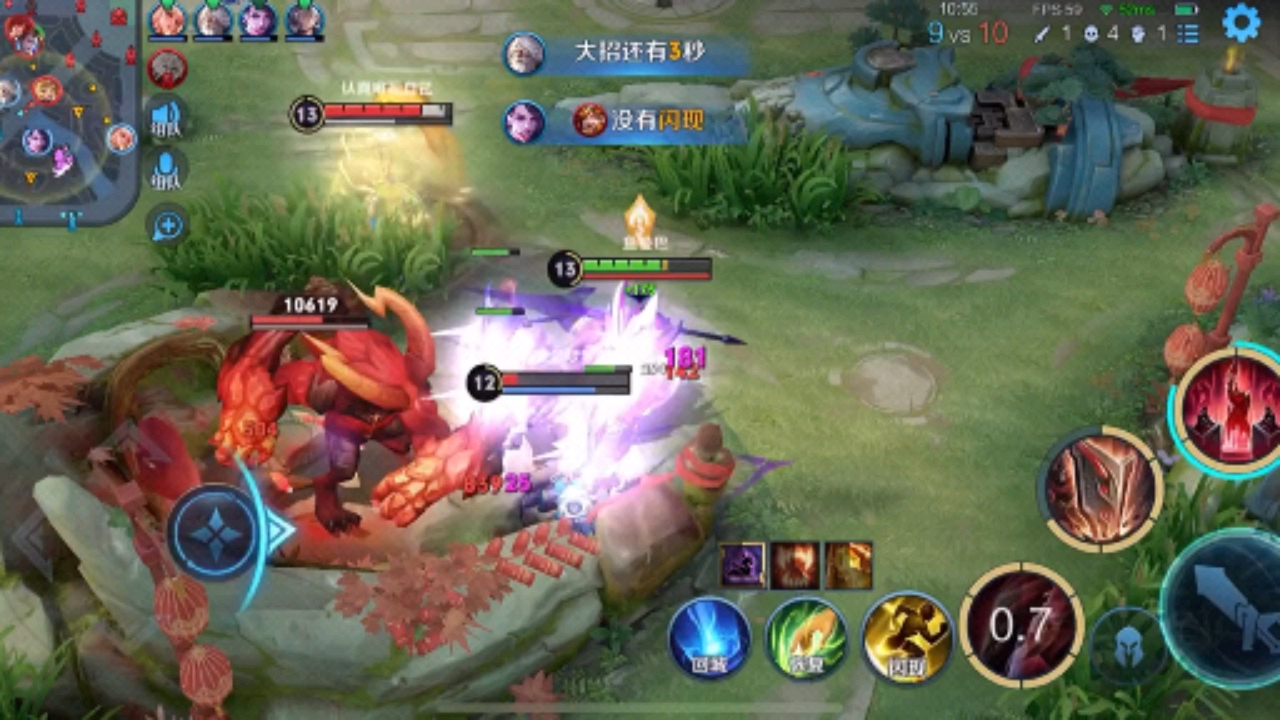The height and width of the screenshot is (720, 1280).
Task: Tap the minimap
Action: 68,112
